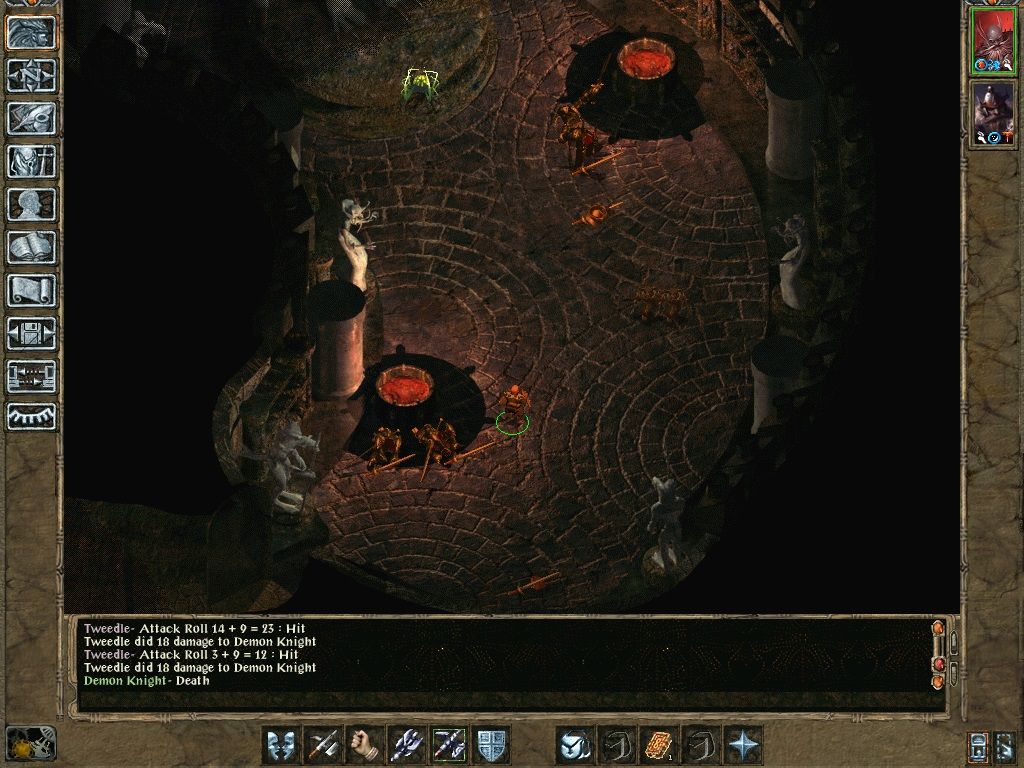This screenshot has height=768, width=1024.
Task: Select the armored knight portrait
Action: pos(994,113)
